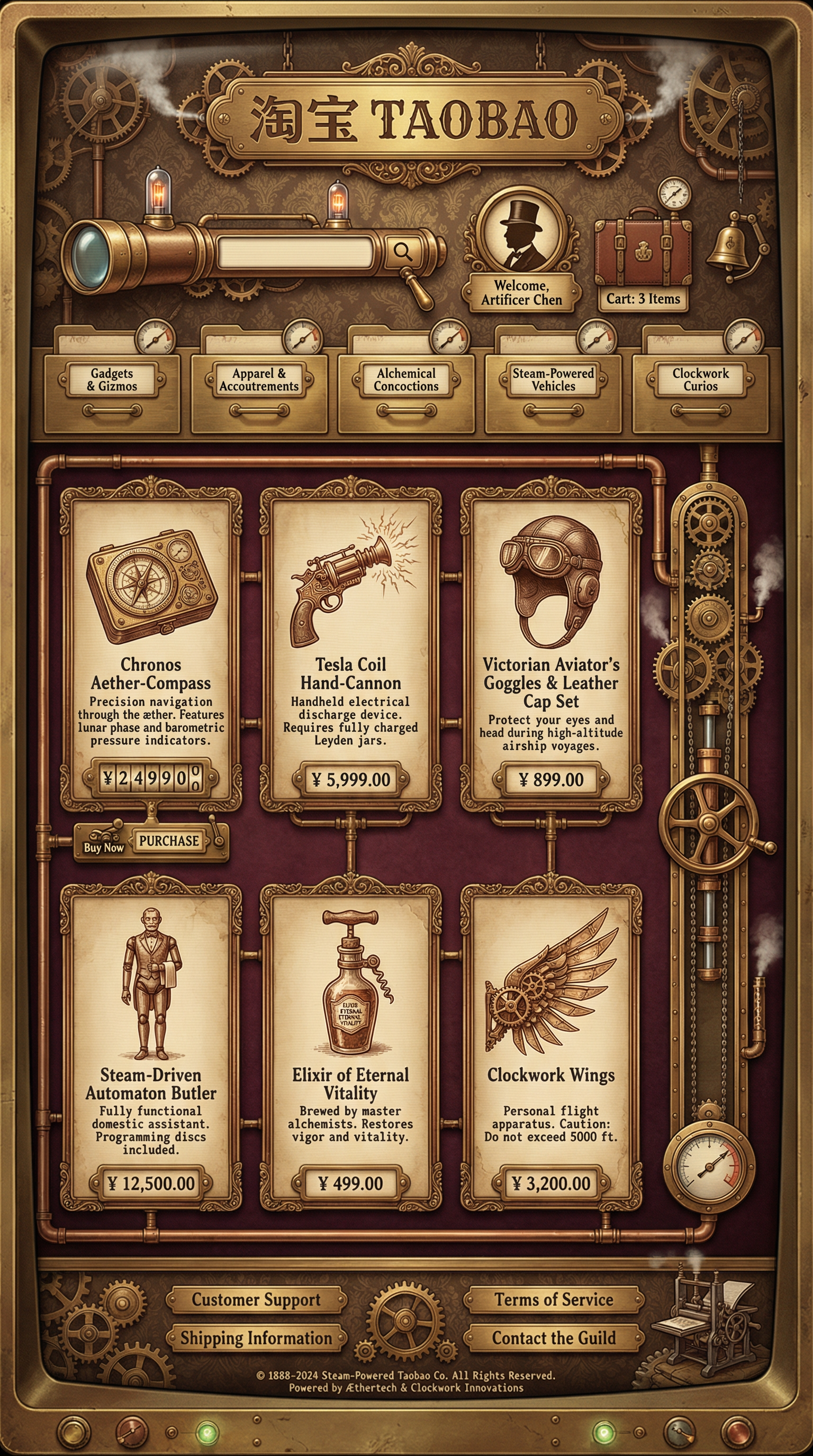Click the telescope search input field

(x=295, y=251)
